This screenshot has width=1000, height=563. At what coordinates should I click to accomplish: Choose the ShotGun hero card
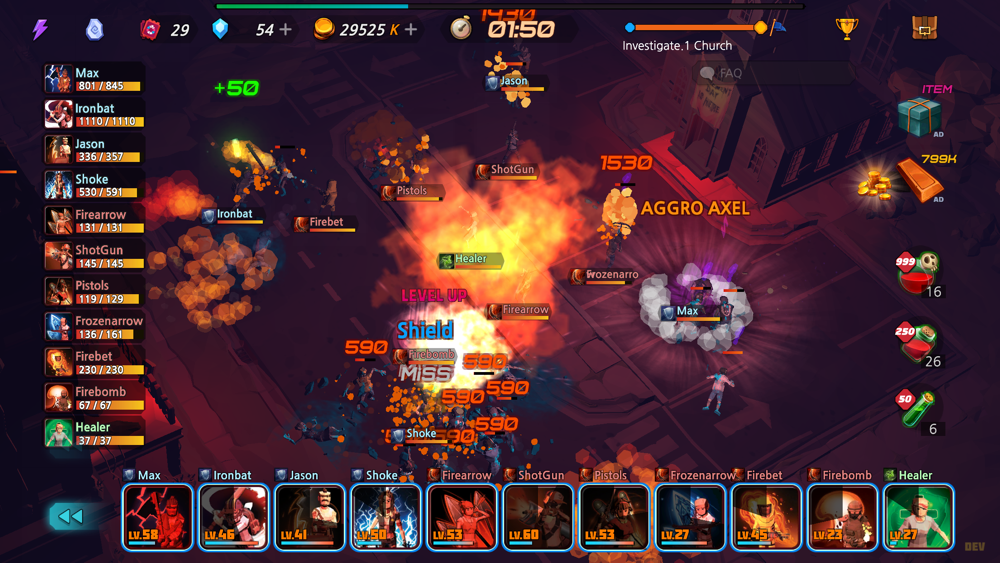[538, 516]
